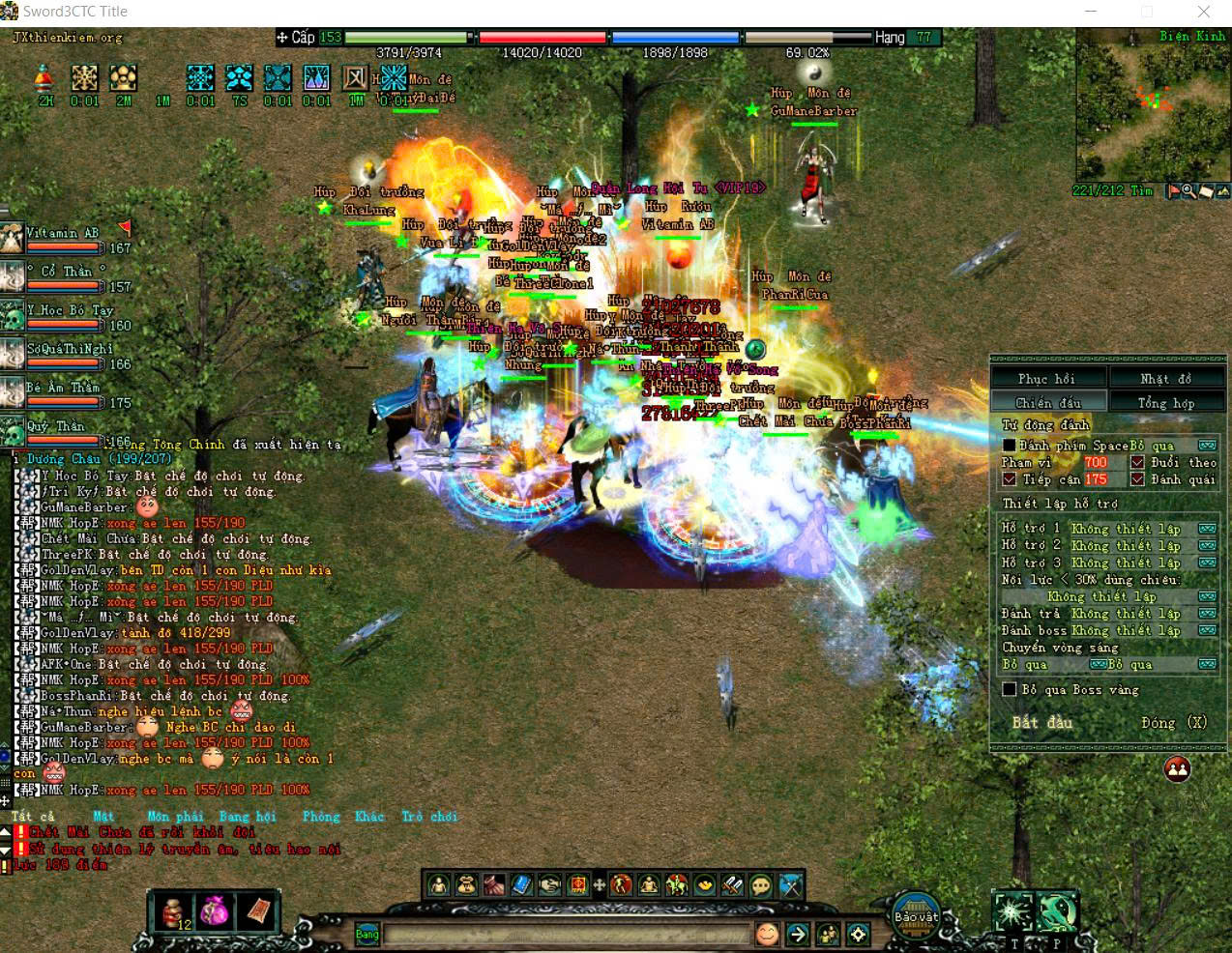The width and height of the screenshot is (1232, 953).
Task: Open the emoji smiley picker
Action: point(767,935)
